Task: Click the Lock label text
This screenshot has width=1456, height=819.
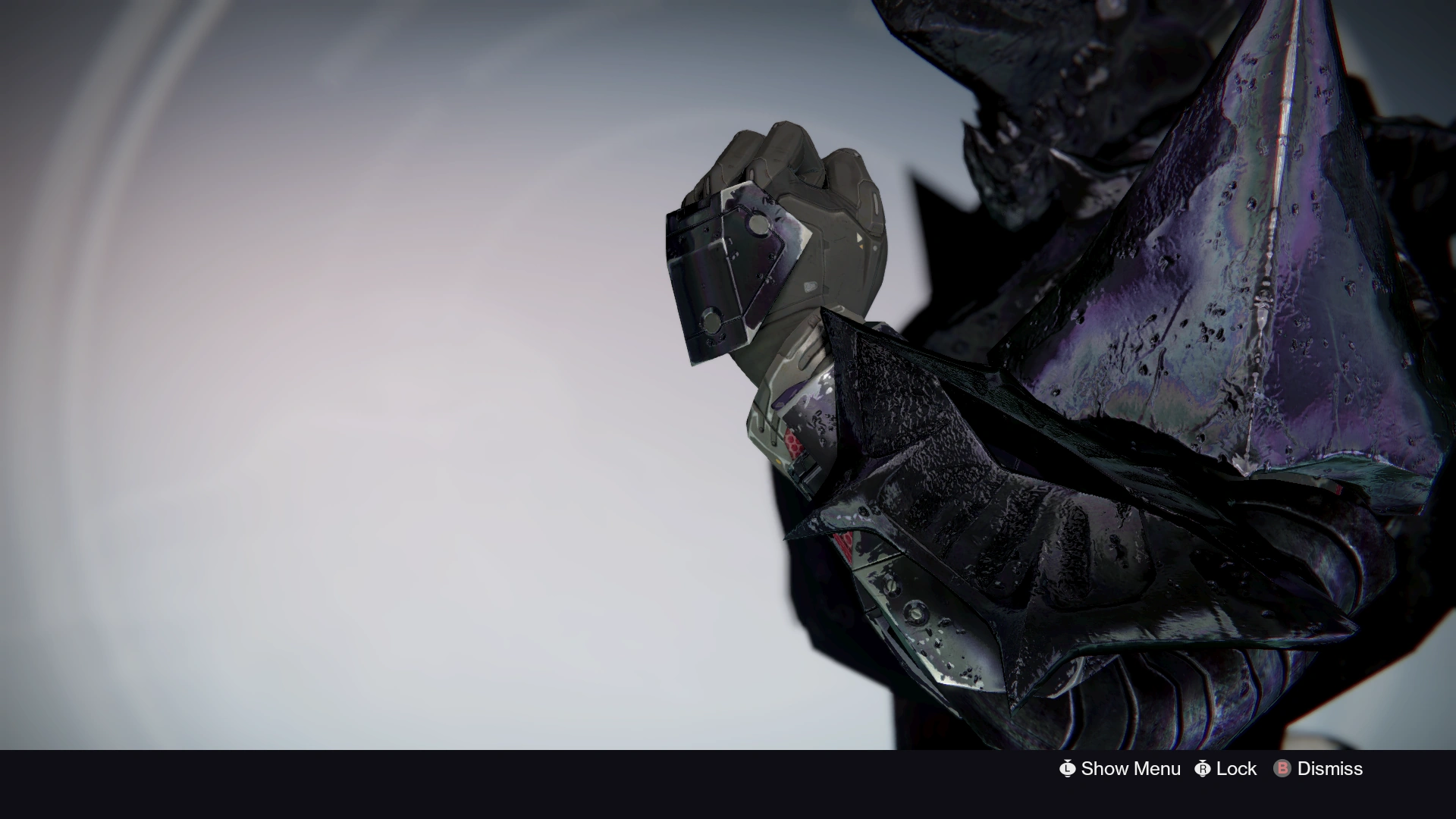Action: coord(1235,768)
